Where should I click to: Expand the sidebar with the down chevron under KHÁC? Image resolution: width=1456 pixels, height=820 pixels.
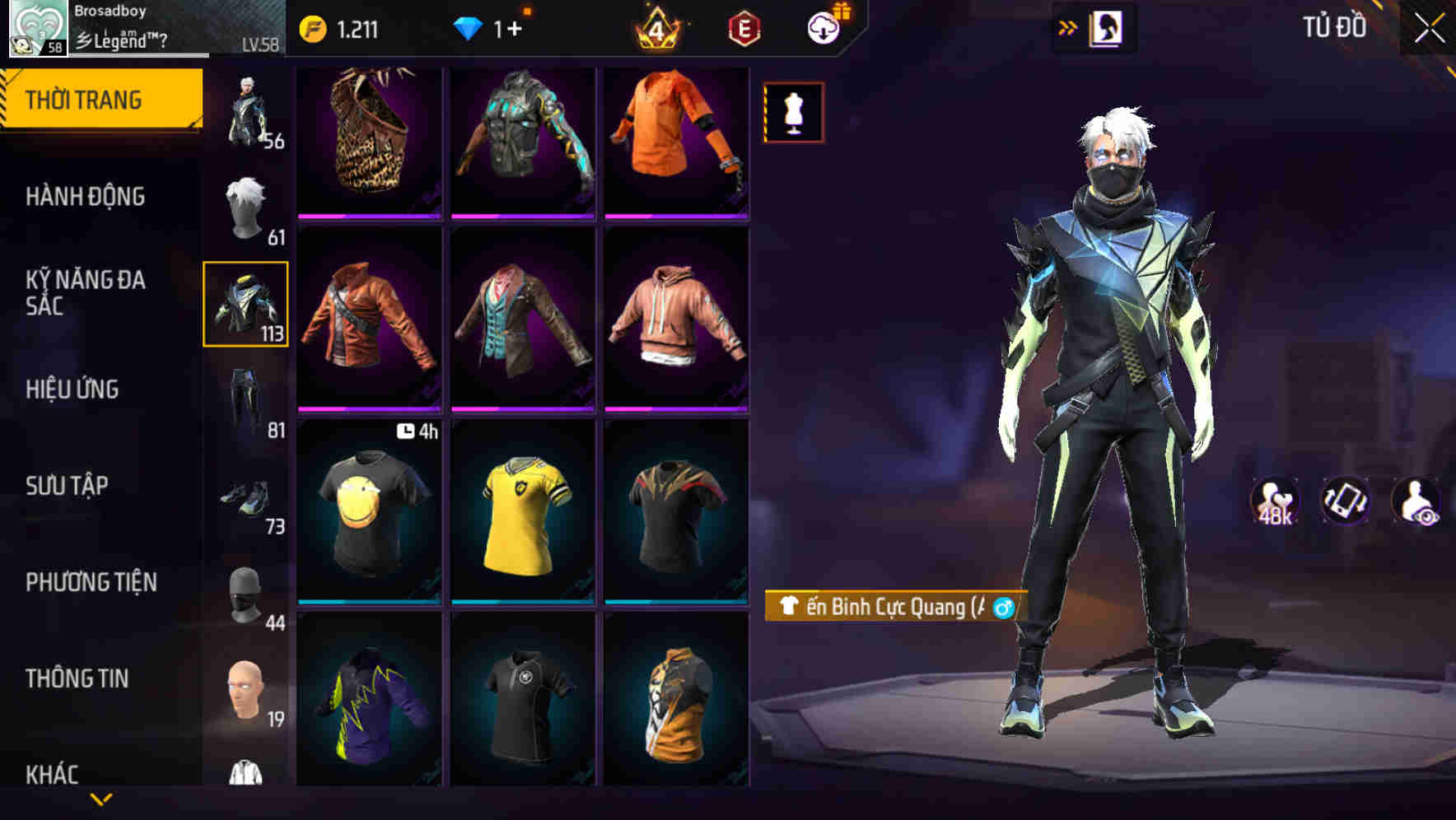[x=101, y=797]
